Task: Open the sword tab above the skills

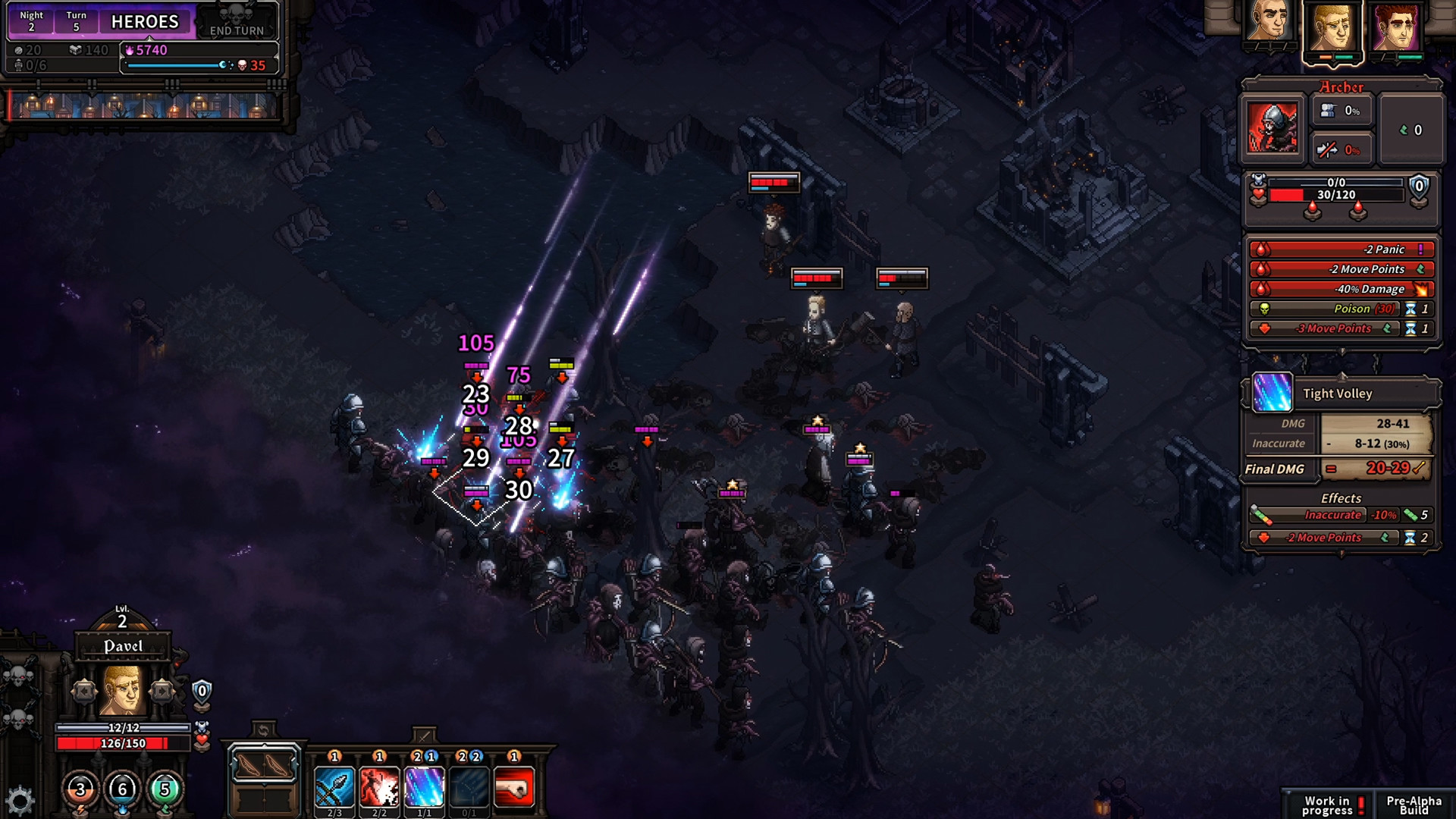Action: [x=424, y=736]
